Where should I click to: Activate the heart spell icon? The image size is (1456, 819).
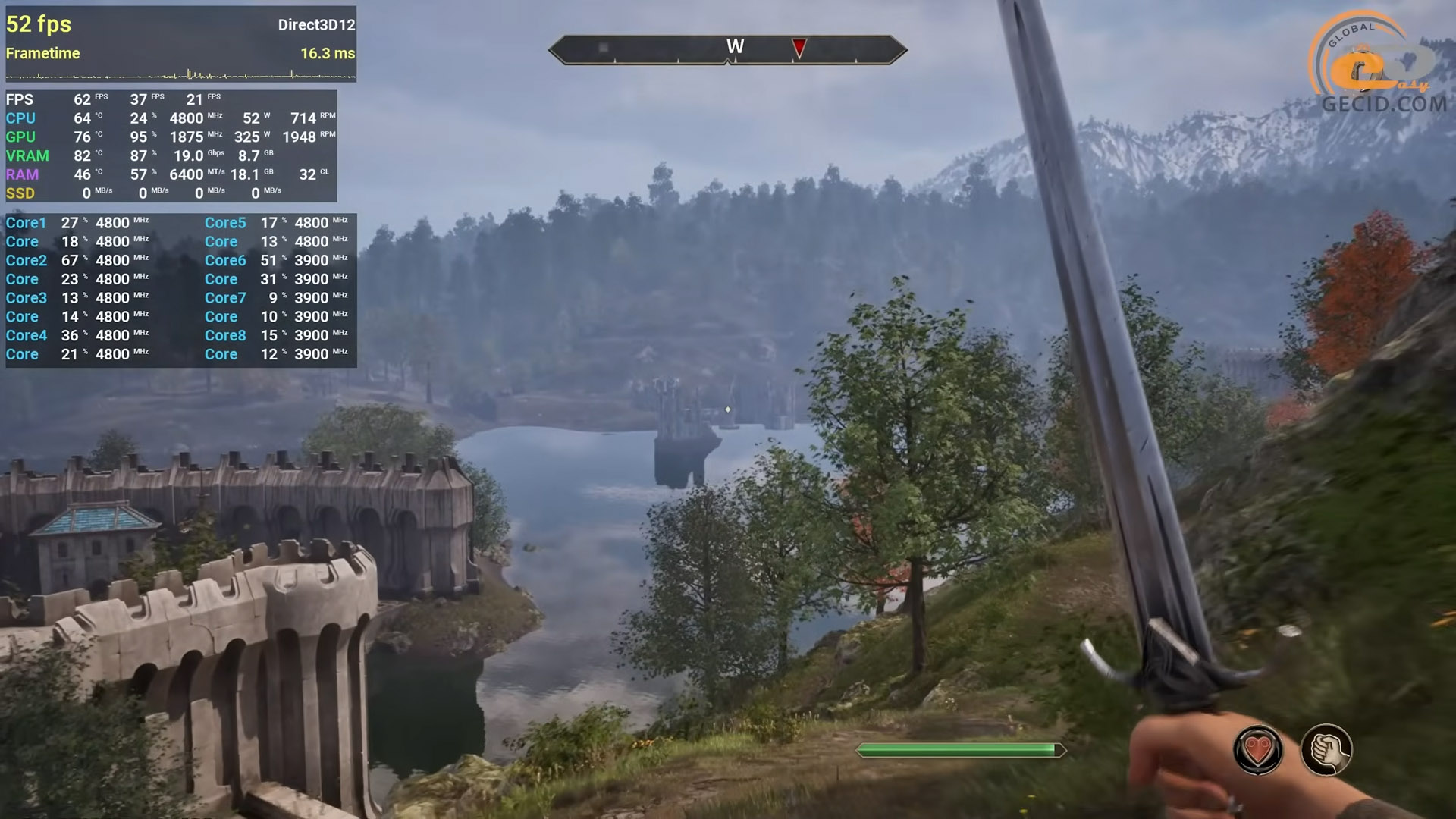[1258, 750]
